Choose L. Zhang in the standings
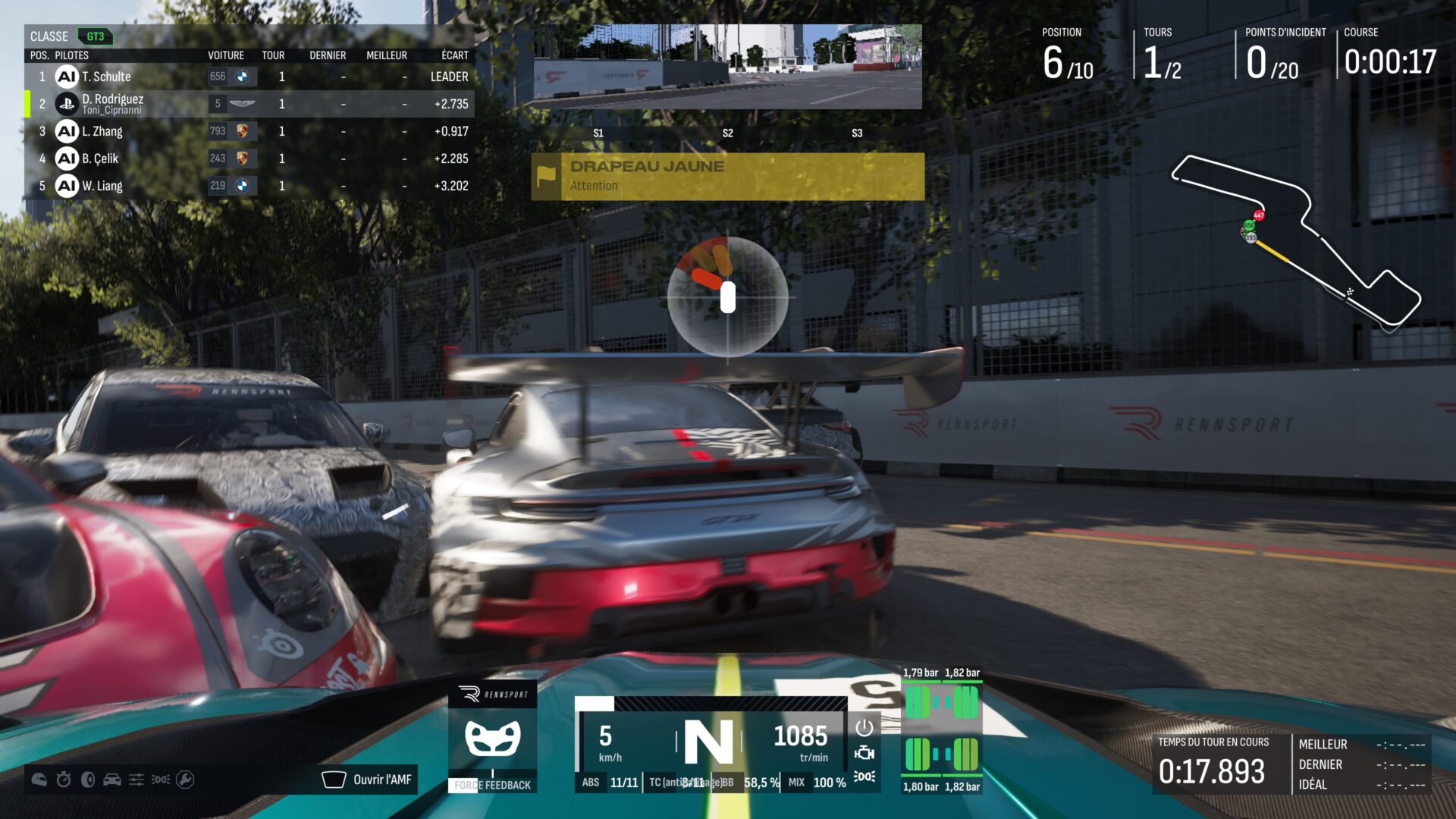This screenshot has width=1456, height=819. (249, 131)
